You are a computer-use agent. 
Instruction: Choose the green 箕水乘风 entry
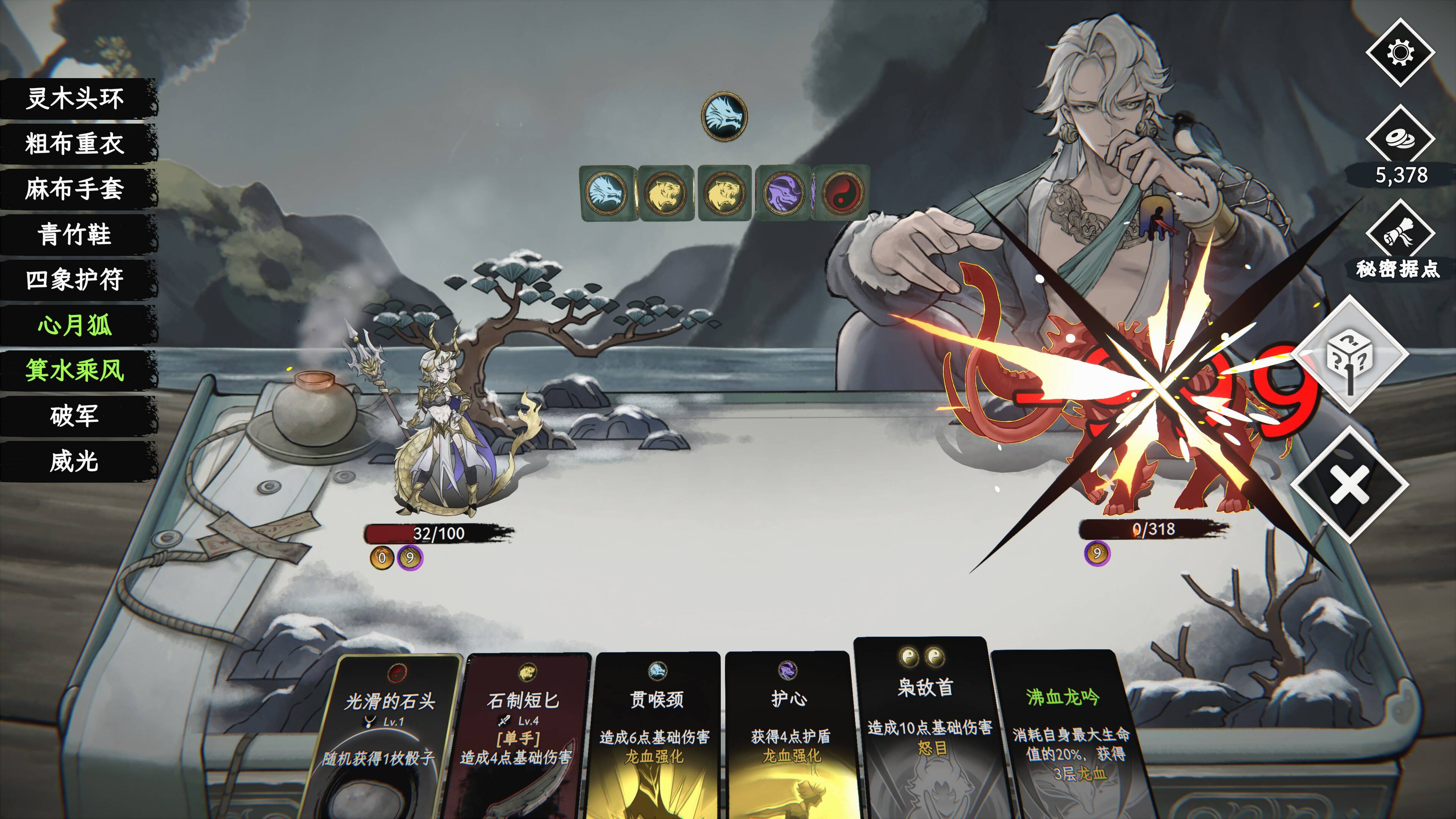pyautogui.click(x=75, y=370)
